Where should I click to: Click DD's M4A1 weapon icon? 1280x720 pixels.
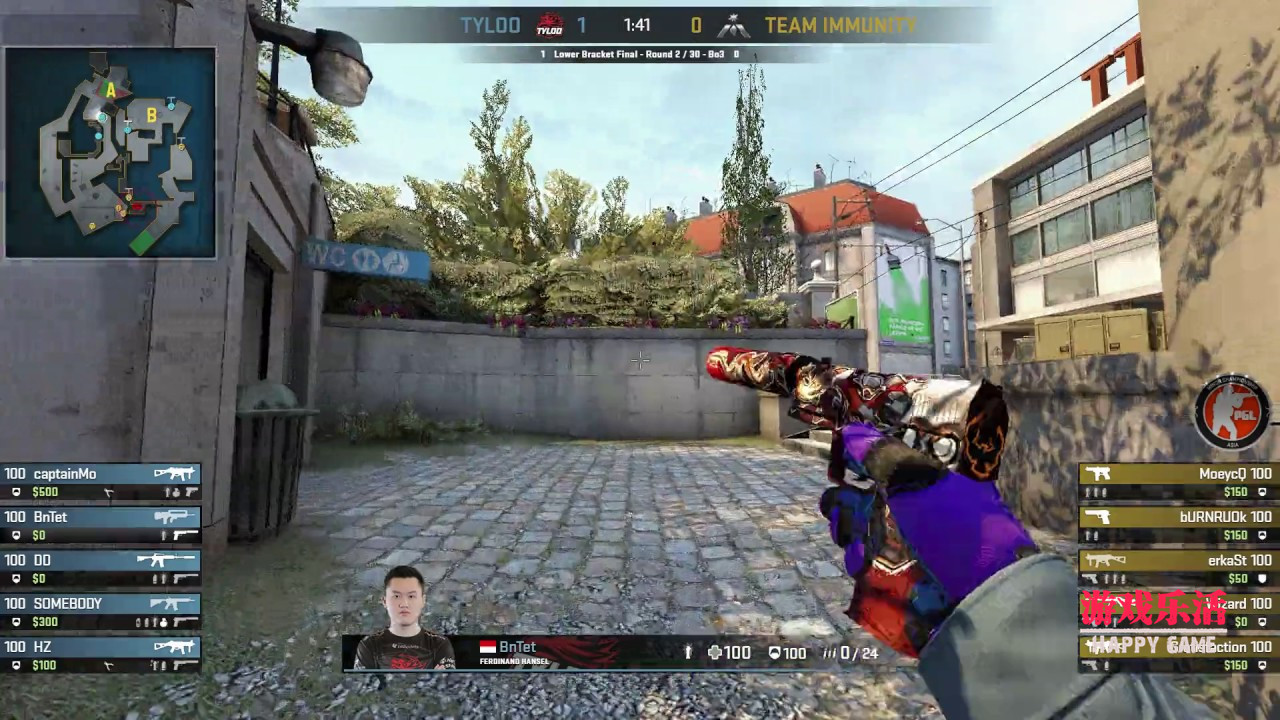pyautogui.click(x=165, y=560)
